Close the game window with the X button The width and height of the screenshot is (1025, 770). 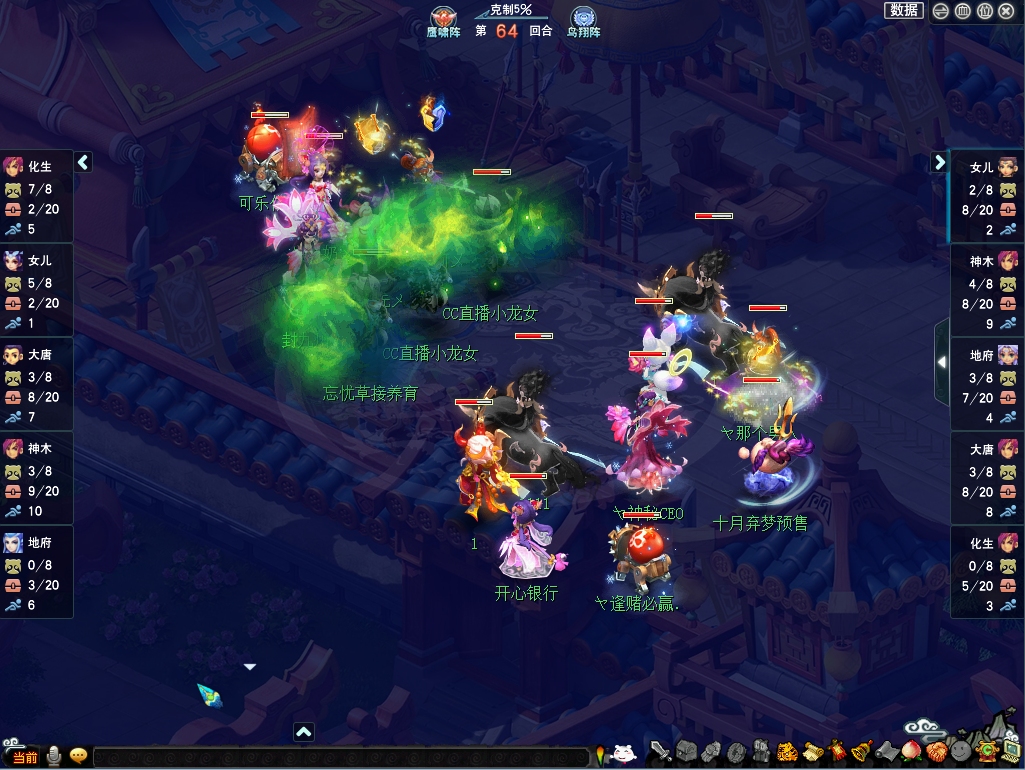1008,11
